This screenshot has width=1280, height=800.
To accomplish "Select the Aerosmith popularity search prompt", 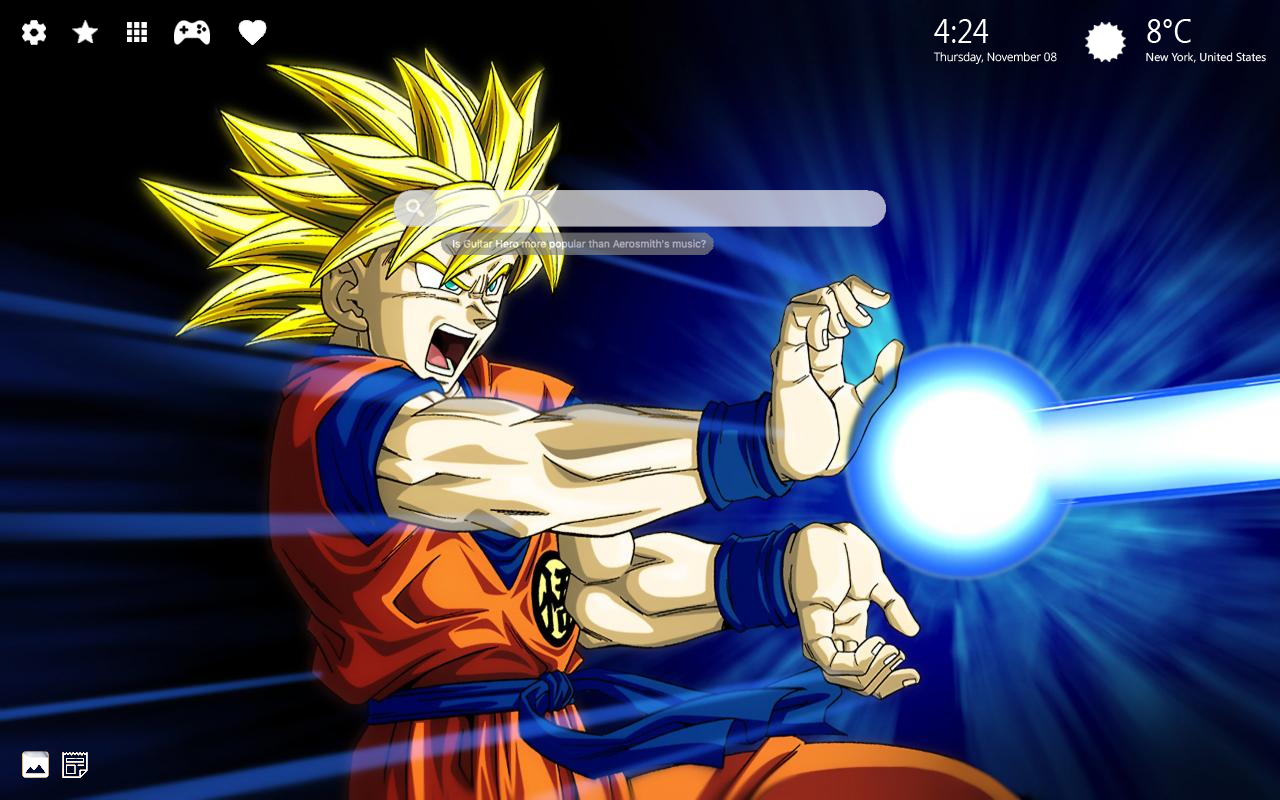I will tap(580, 243).
